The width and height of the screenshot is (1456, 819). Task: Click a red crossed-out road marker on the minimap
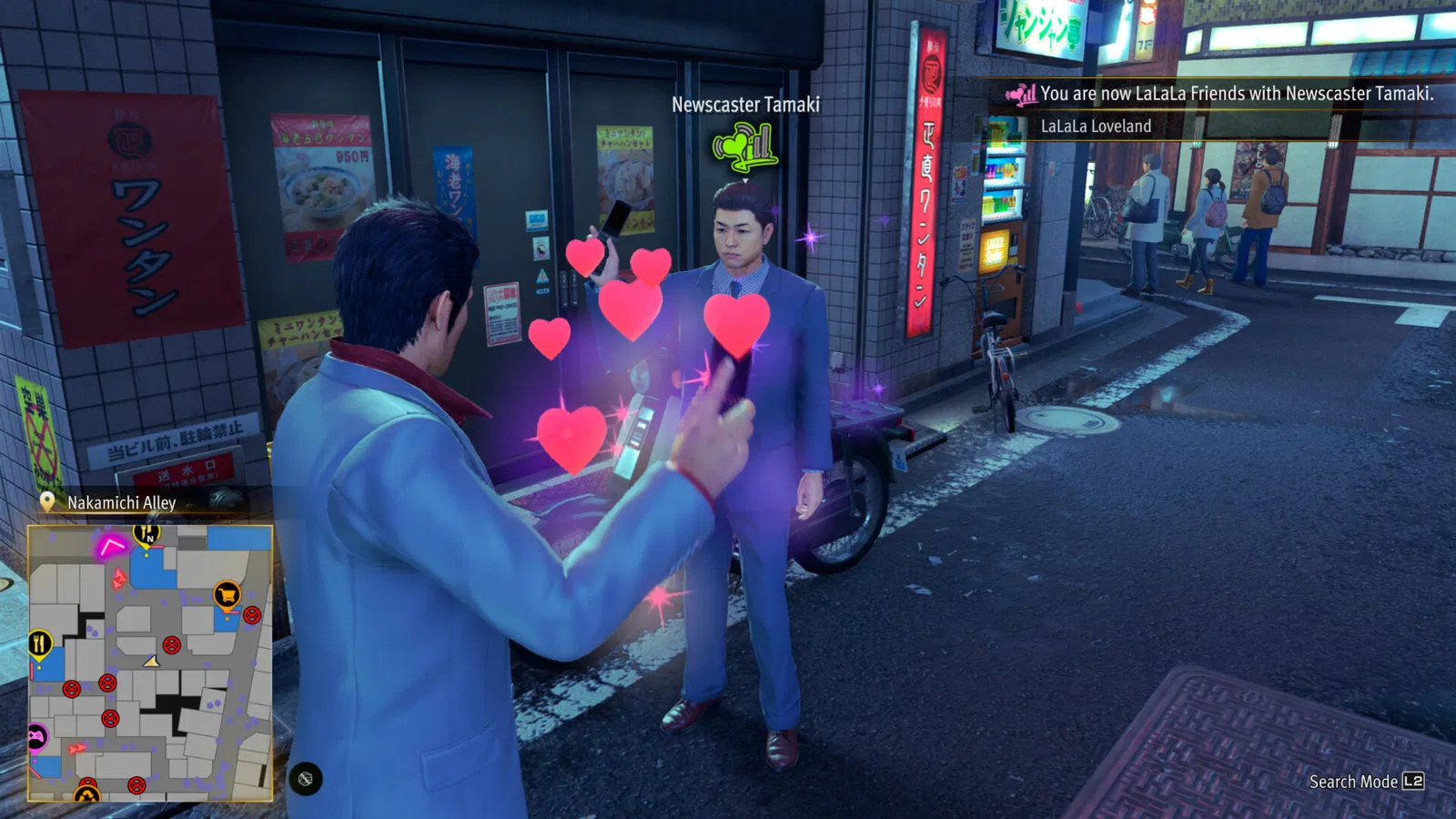[171, 646]
